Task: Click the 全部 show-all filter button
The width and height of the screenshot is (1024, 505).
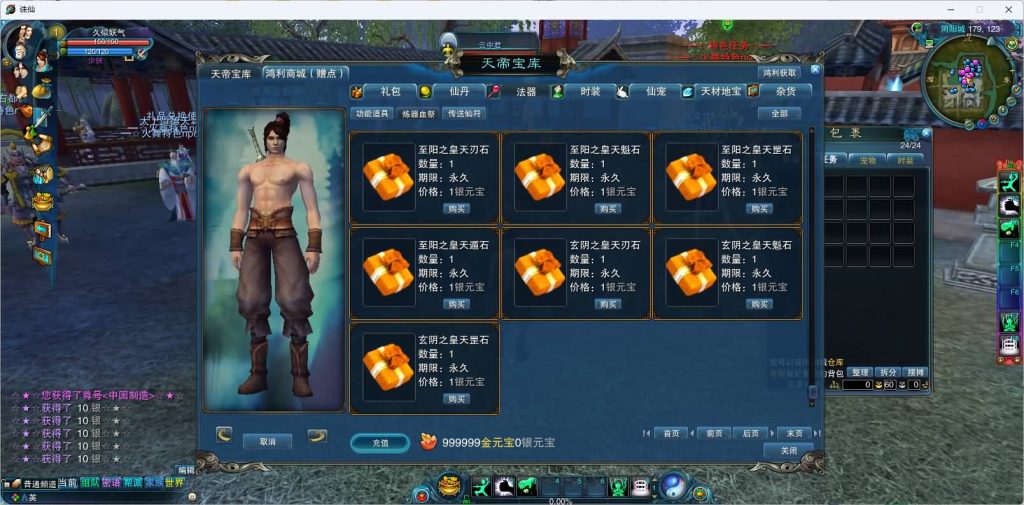Action: 778,113
